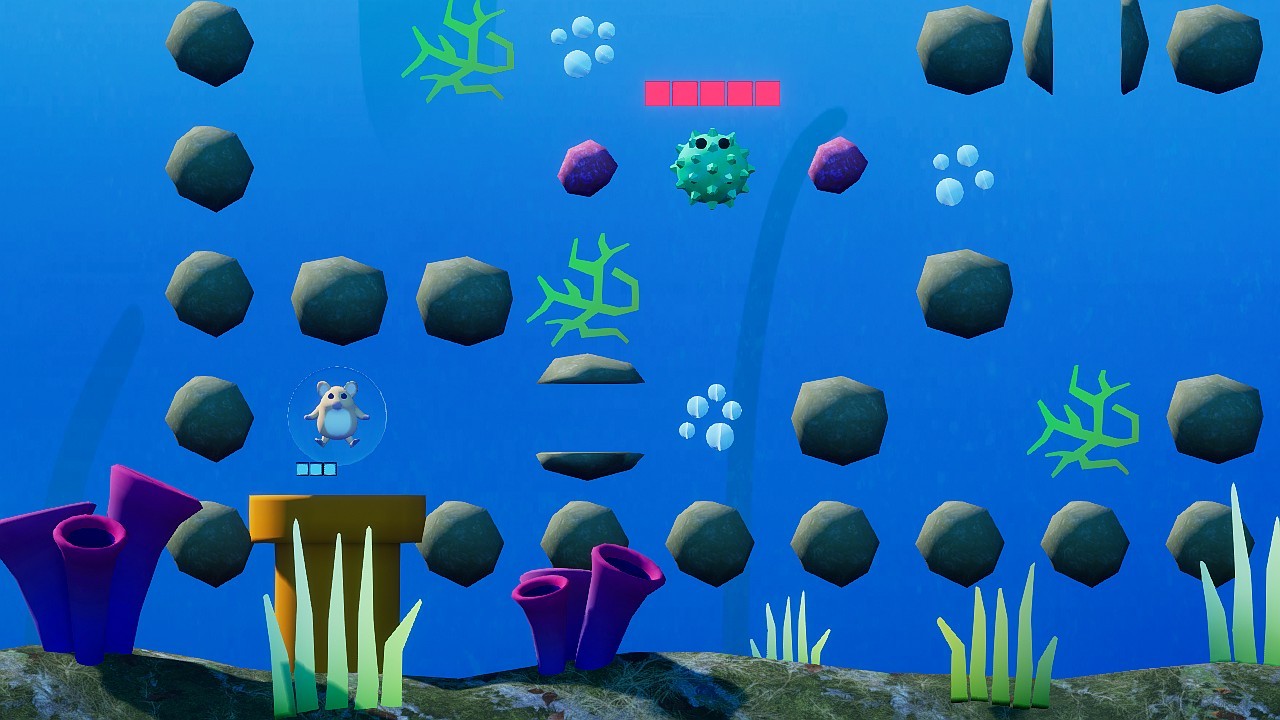Click the middle red square of the health bar

coord(711,92)
